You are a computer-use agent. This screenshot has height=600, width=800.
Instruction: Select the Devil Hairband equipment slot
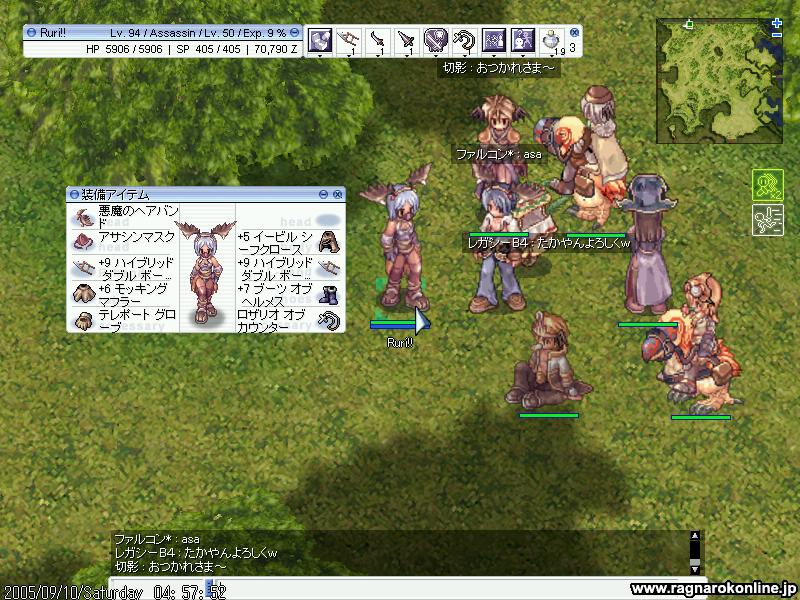click(83, 216)
